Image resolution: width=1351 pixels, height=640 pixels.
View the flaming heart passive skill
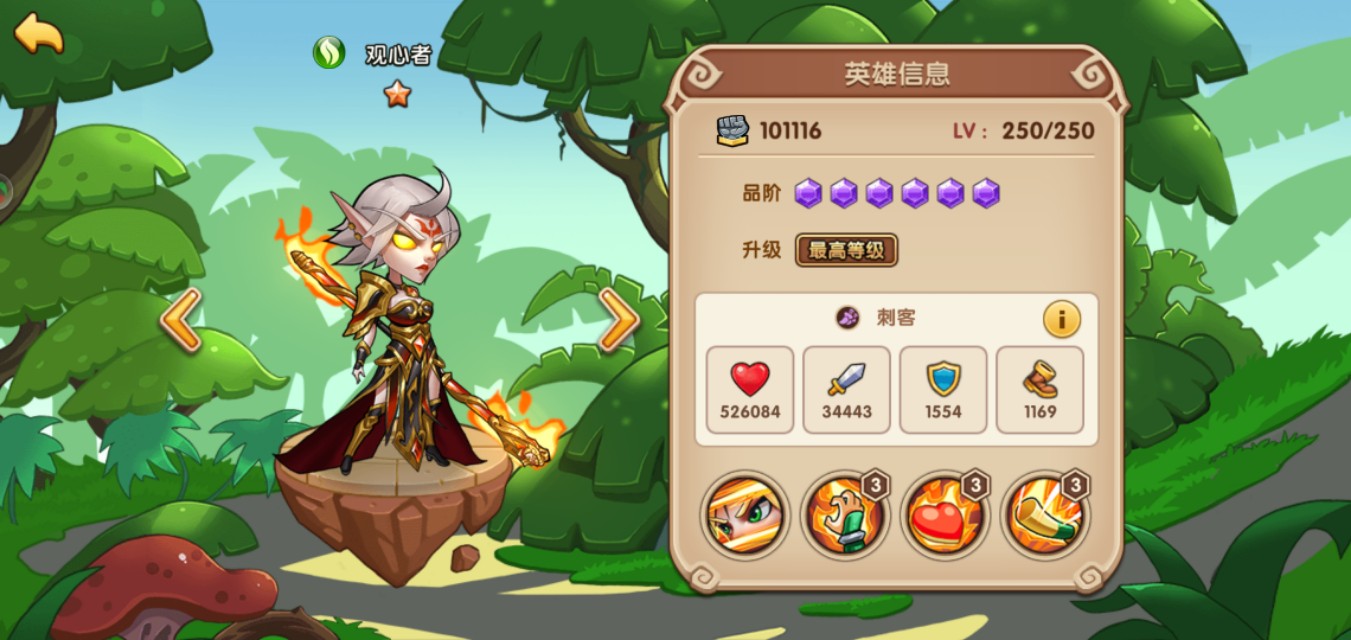click(944, 515)
